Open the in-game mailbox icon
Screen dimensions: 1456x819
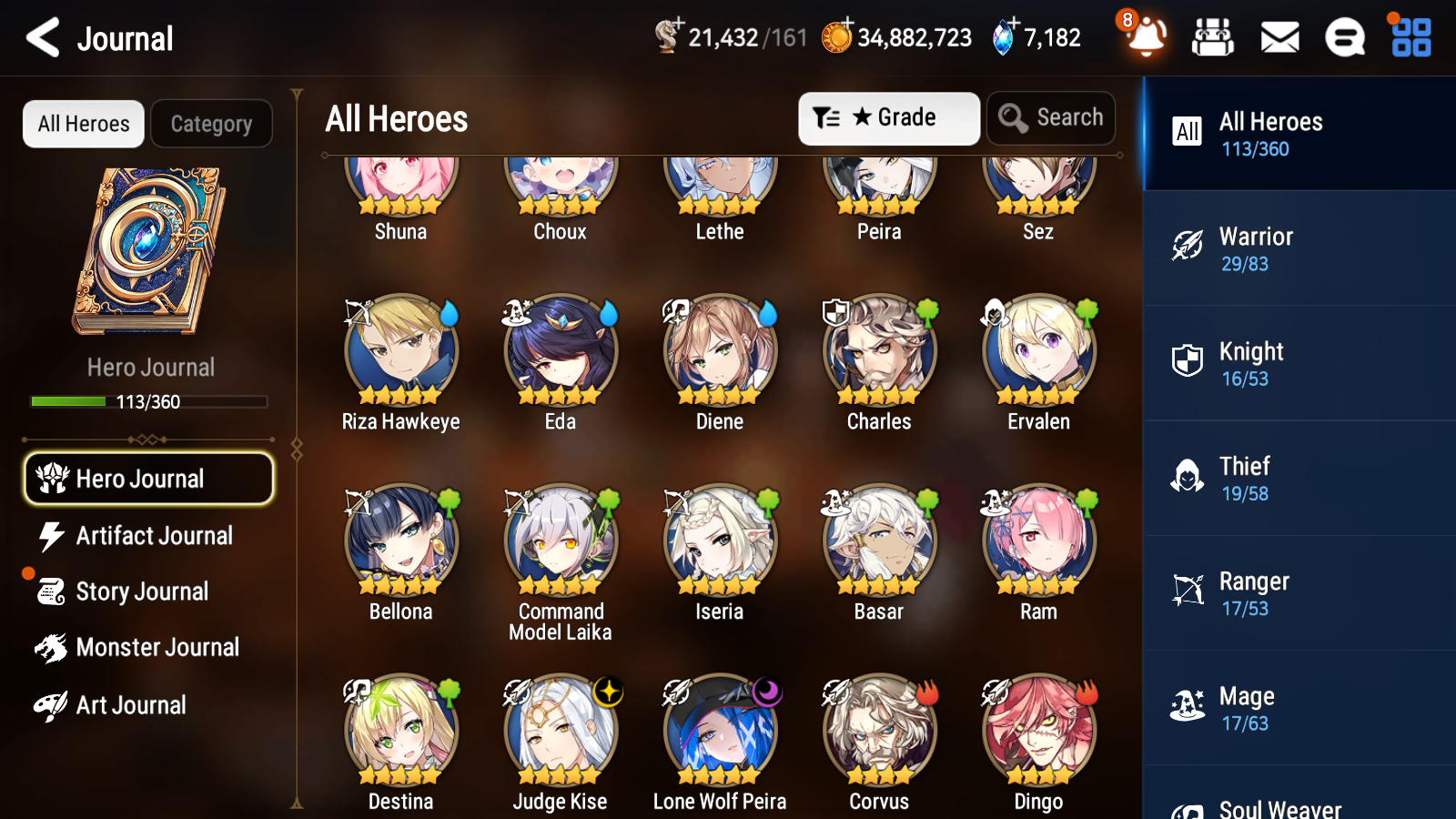[x=1279, y=37]
